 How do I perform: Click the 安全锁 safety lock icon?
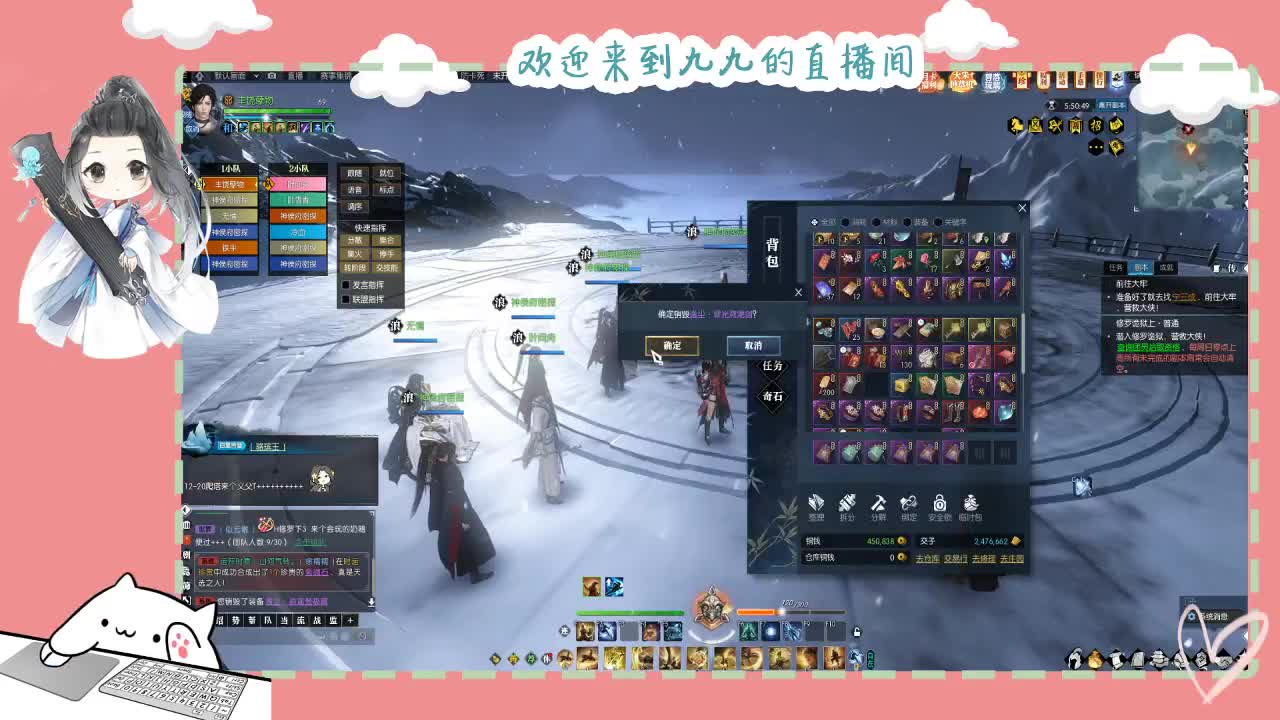(939, 503)
